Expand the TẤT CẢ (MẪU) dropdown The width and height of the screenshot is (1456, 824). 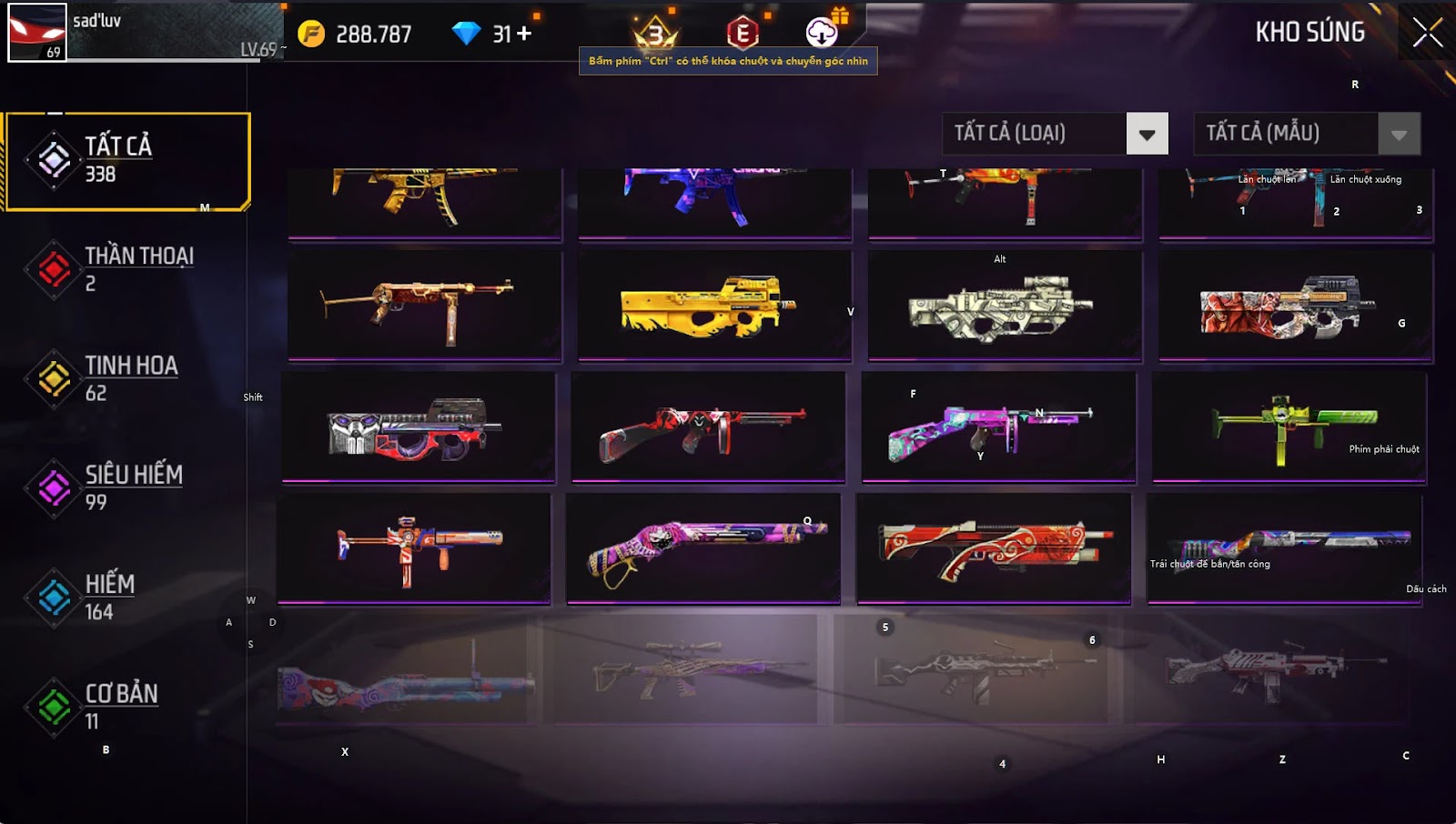1399,134
